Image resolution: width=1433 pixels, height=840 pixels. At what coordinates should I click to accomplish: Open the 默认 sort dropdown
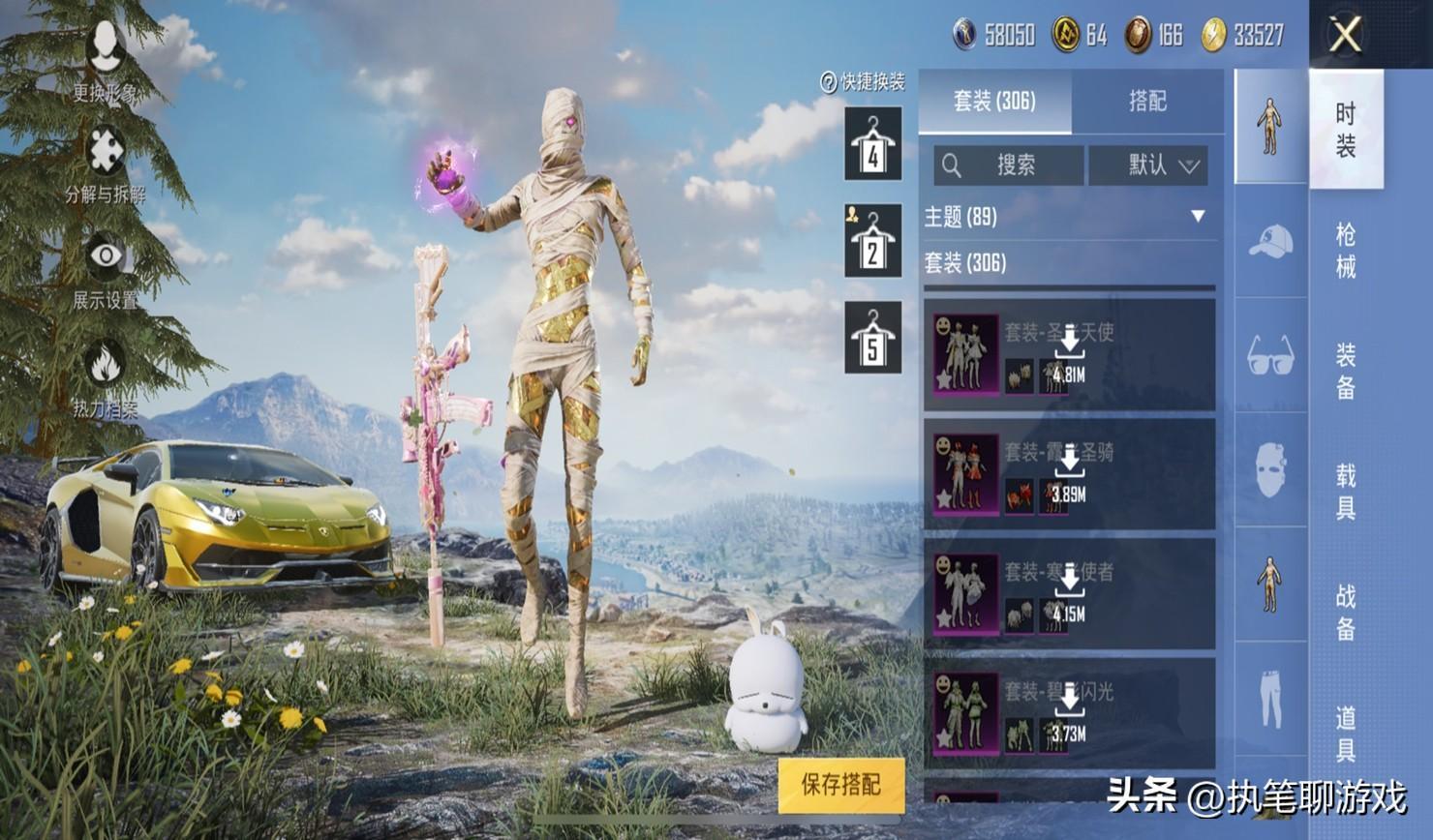(1161, 165)
